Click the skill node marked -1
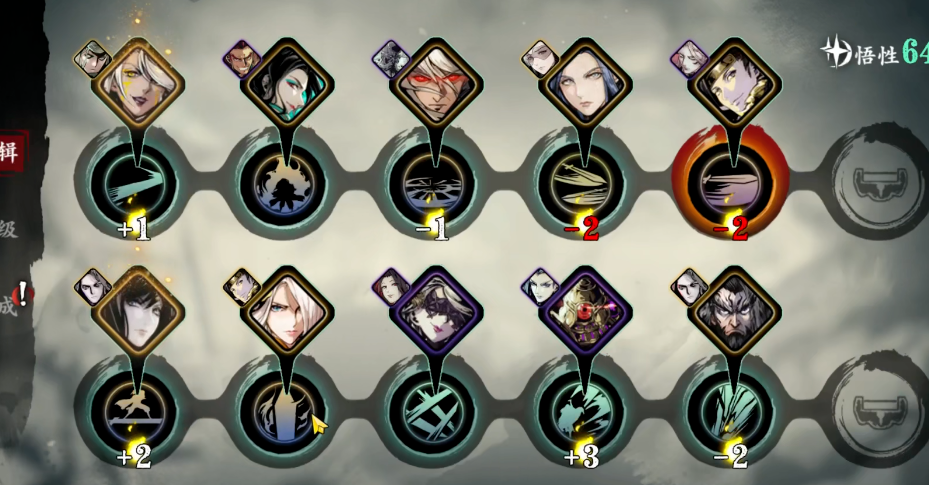Screen dimensions: 929x485 435,185
